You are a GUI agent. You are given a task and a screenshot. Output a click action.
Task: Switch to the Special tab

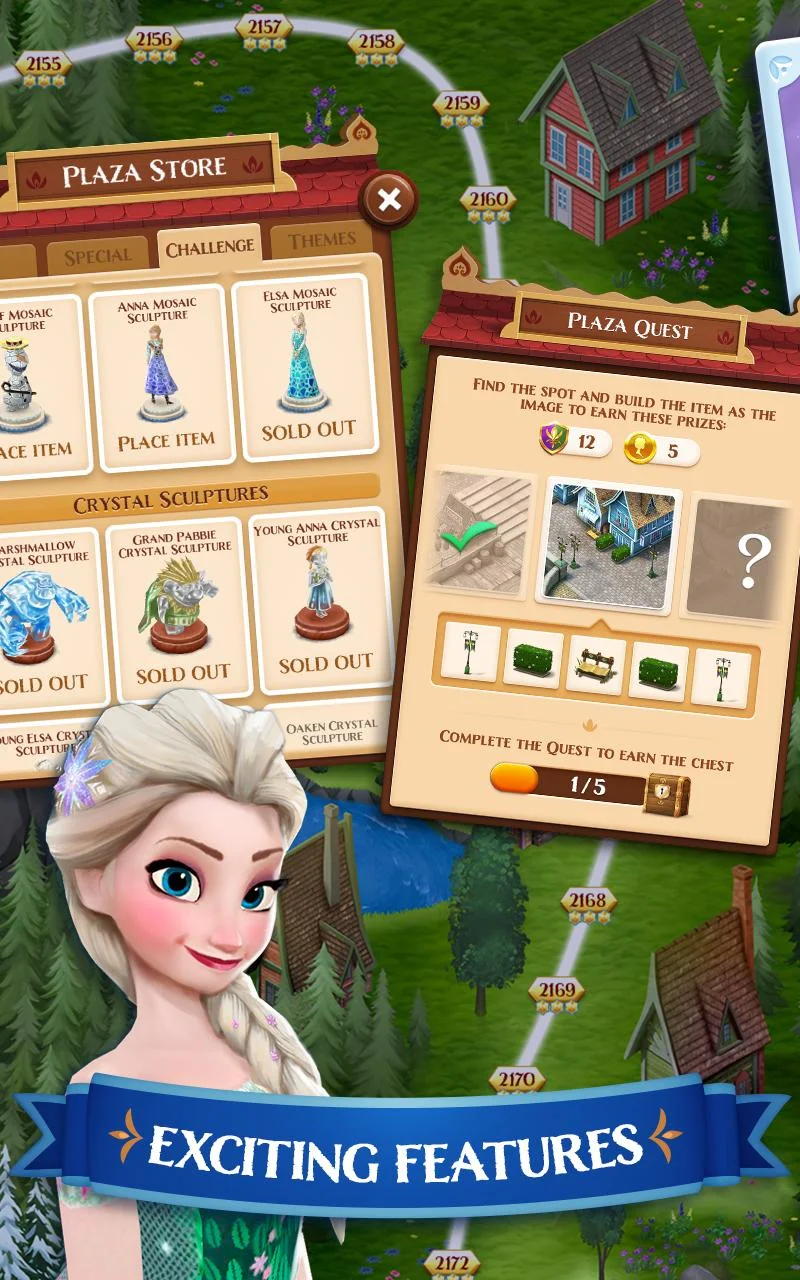[97, 256]
